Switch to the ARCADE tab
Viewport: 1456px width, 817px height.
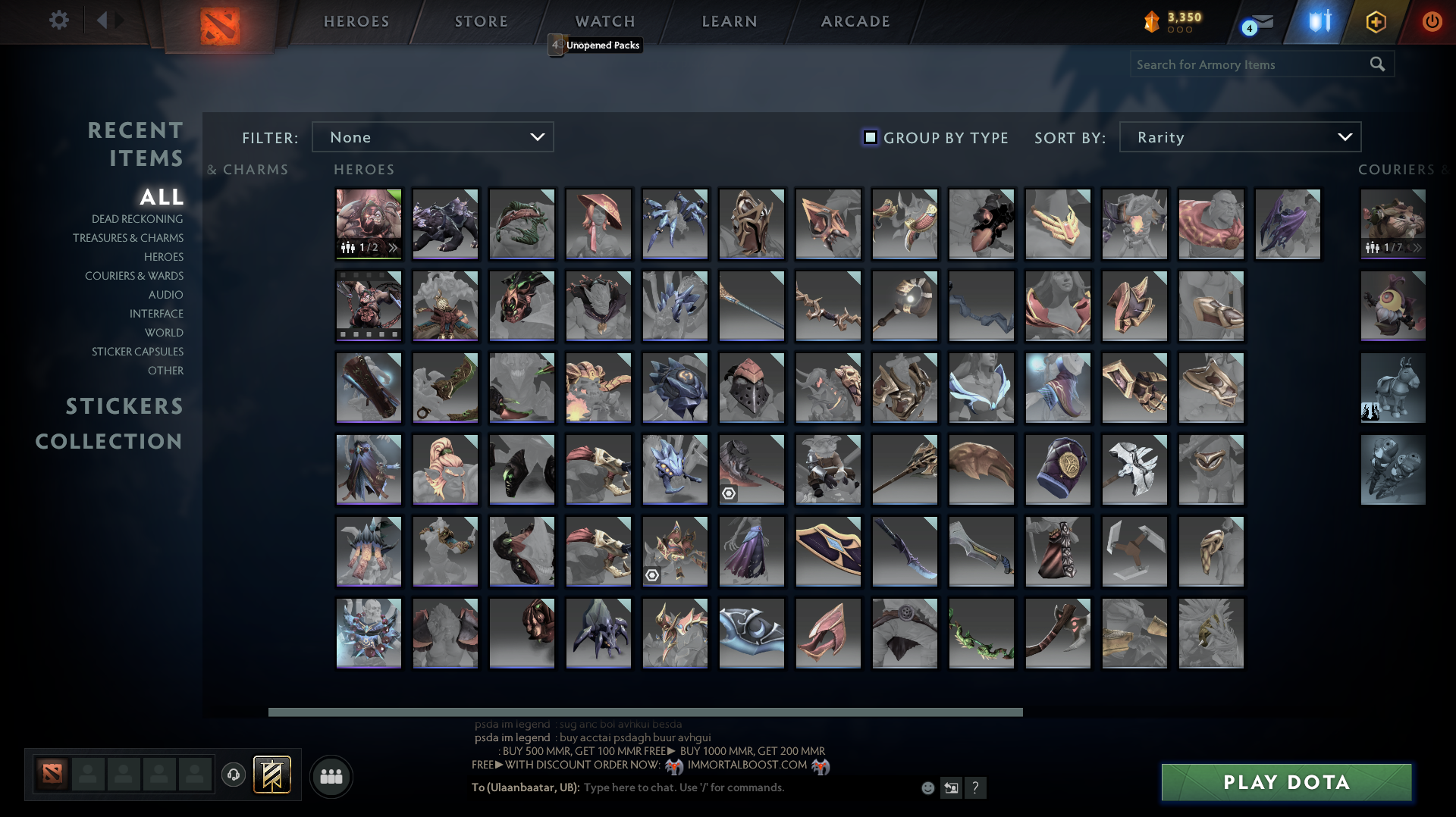855,21
